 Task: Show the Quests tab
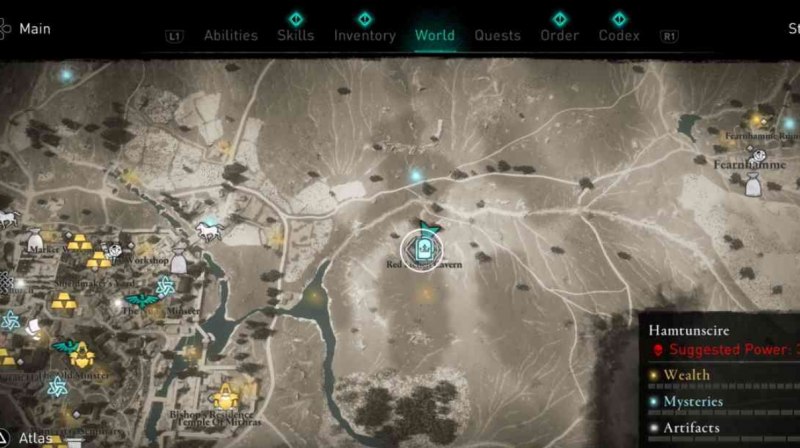pyautogui.click(x=497, y=35)
